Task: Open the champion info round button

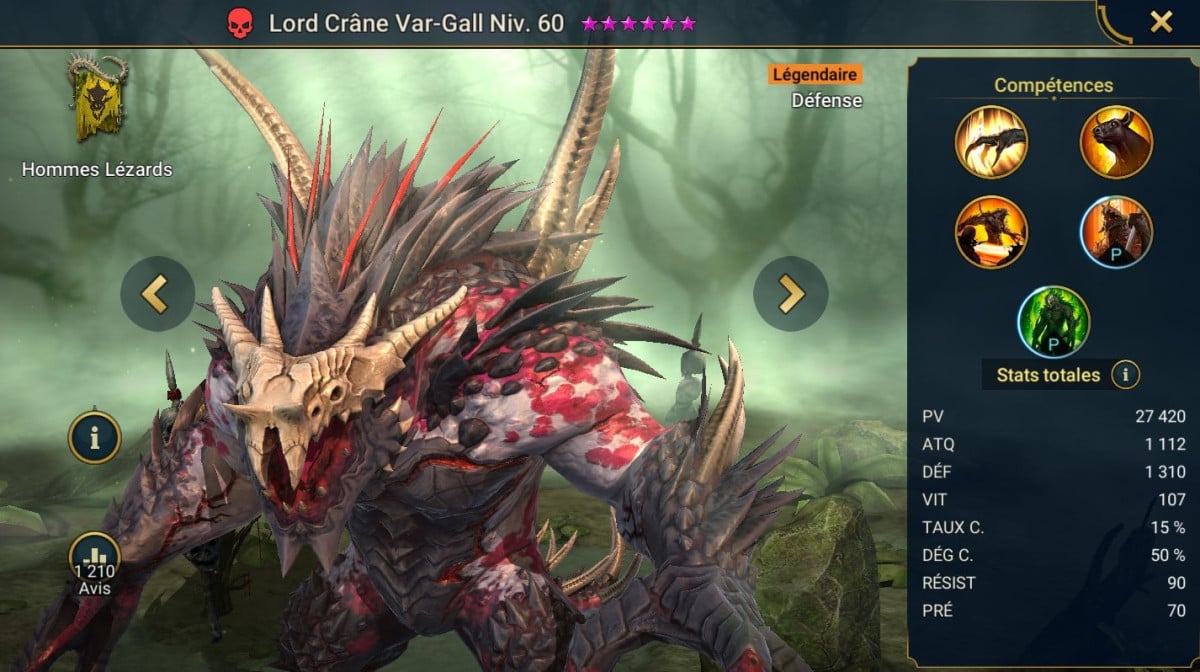Action: pyautogui.click(x=95, y=437)
